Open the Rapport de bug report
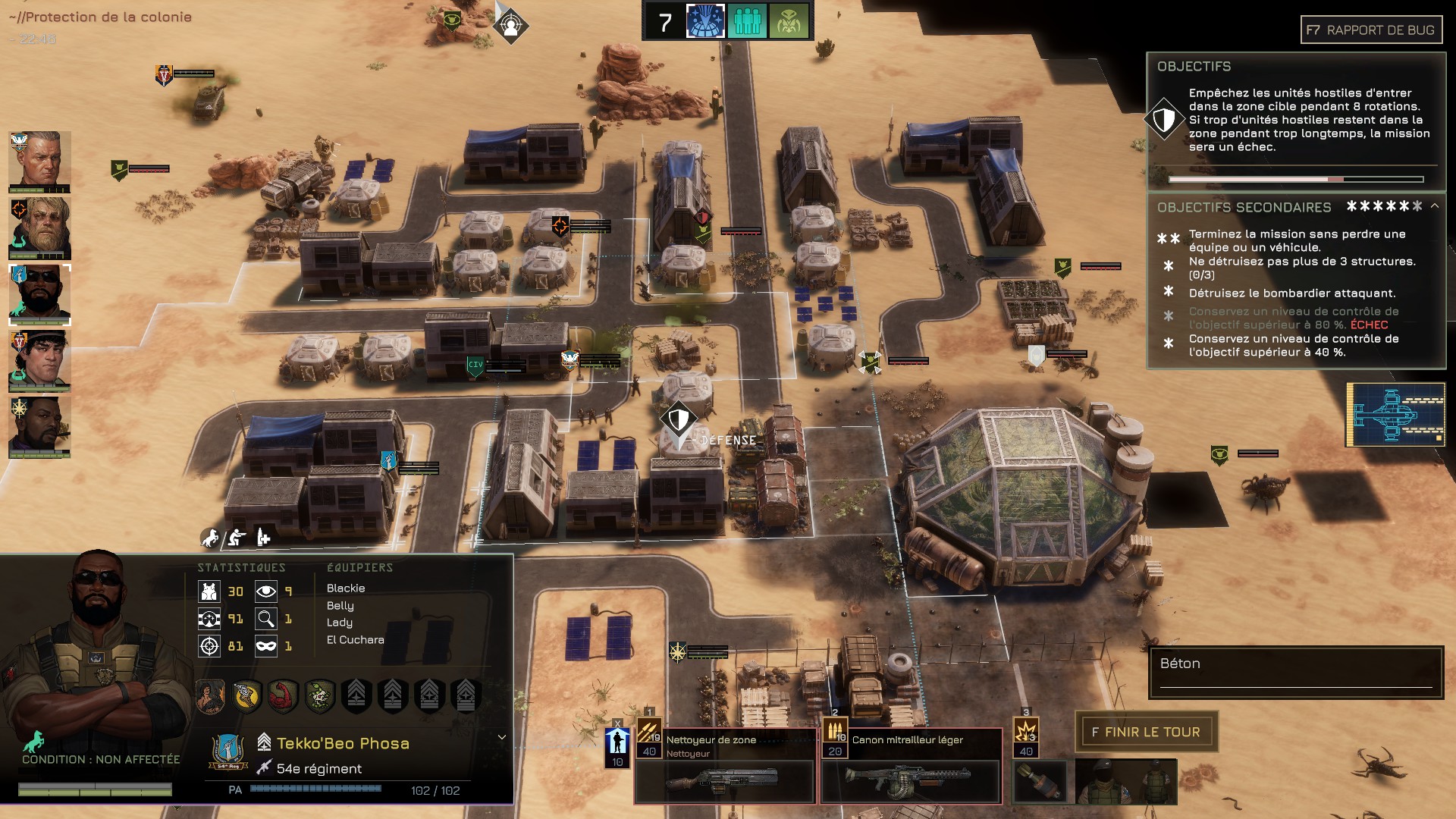 coord(1371,30)
